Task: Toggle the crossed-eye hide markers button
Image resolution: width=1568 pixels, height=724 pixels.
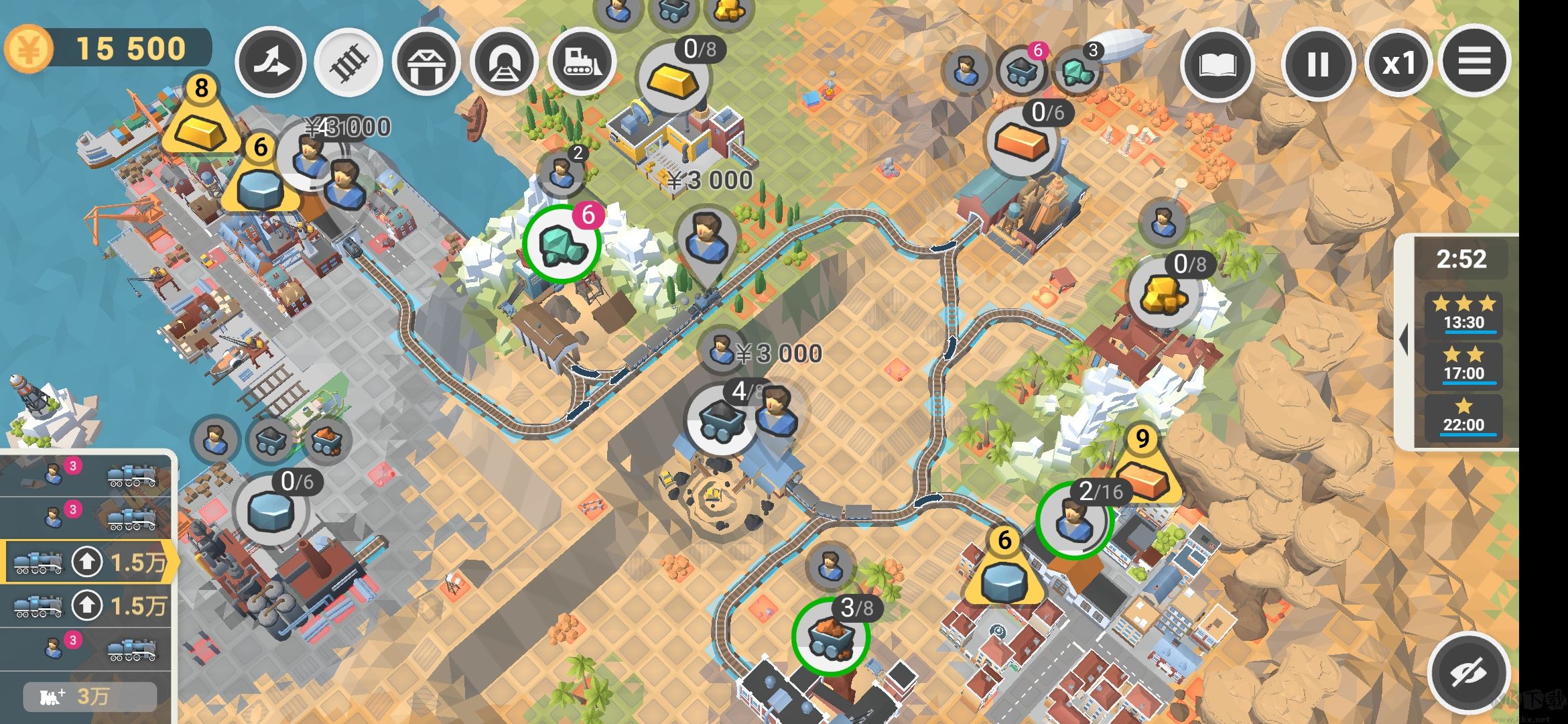Action: (x=1468, y=672)
